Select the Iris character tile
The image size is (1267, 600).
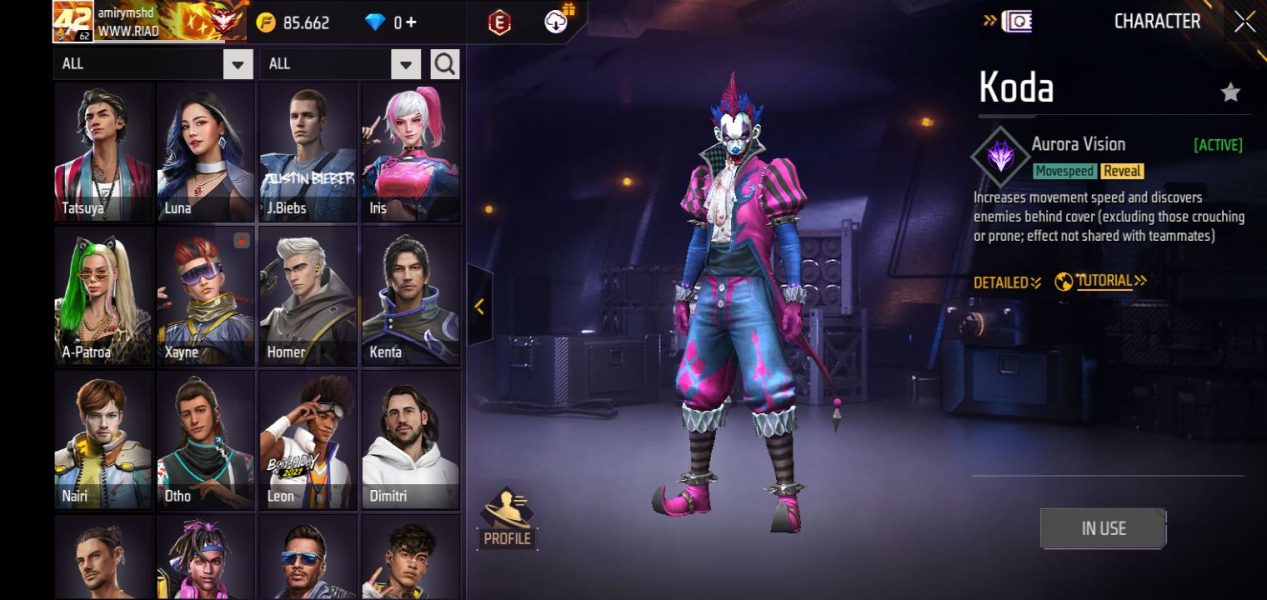(410, 152)
